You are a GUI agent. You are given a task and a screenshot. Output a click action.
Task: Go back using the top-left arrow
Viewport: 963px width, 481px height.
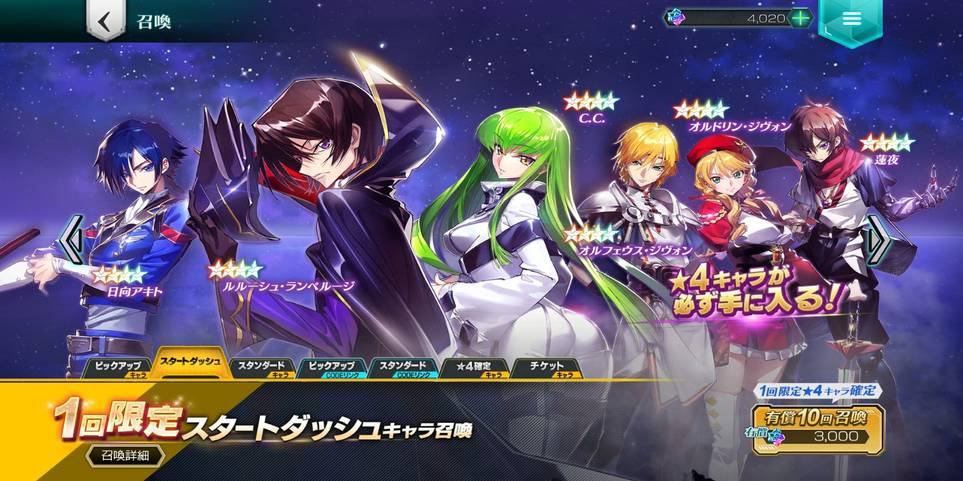104,20
